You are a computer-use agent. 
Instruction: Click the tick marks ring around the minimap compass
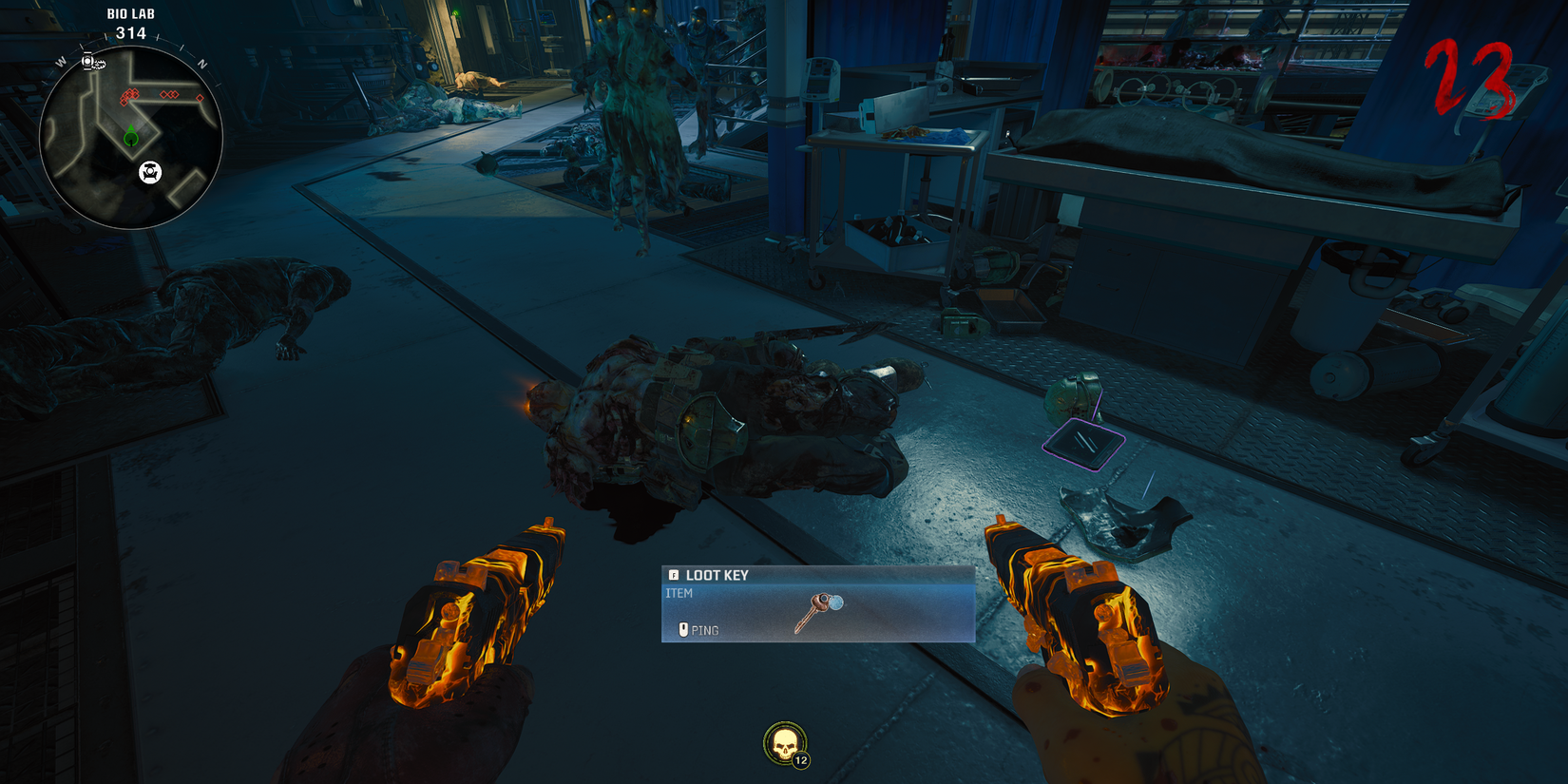(159, 38)
